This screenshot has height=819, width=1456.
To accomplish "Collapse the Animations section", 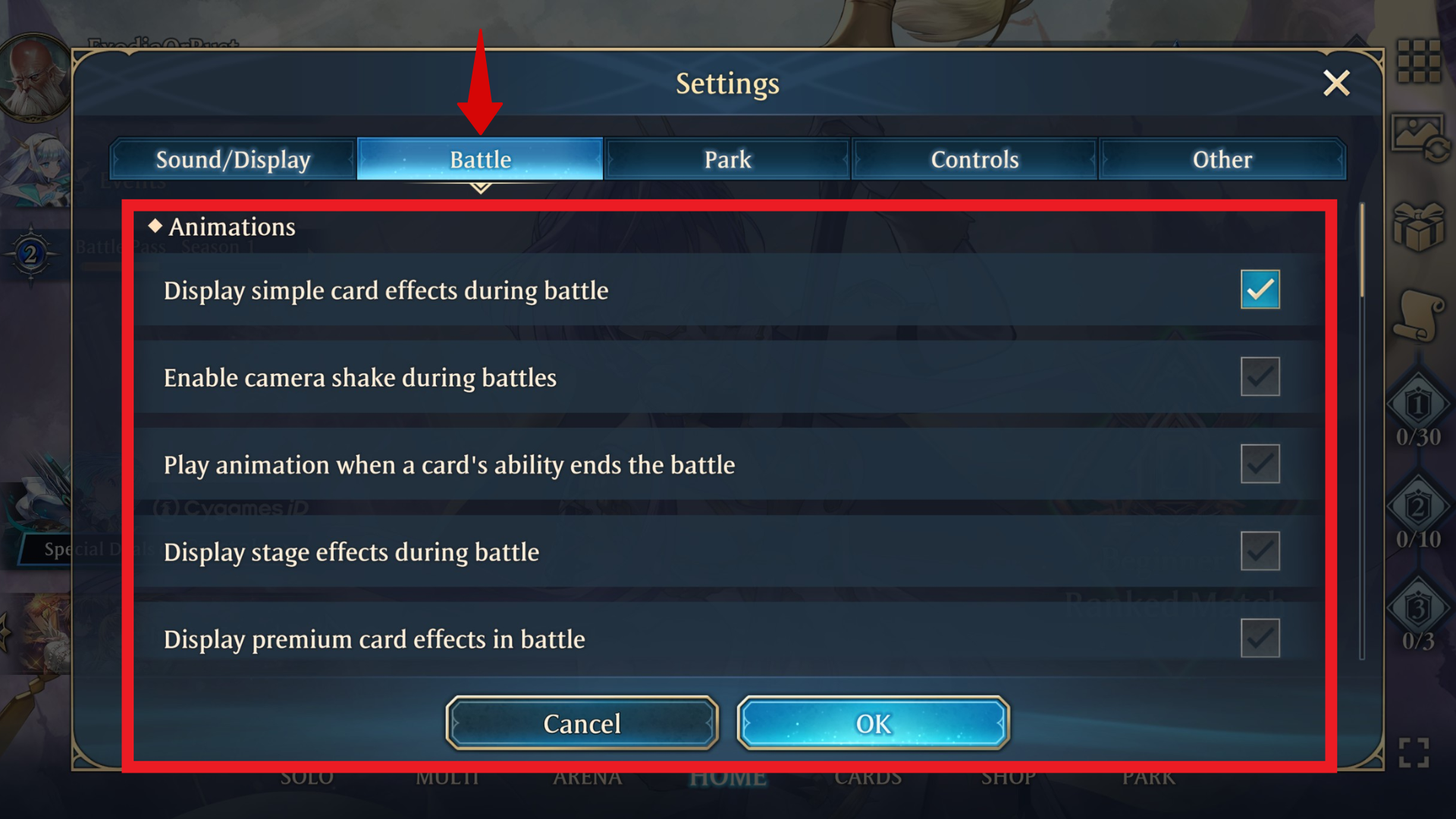I will pos(222,226).
